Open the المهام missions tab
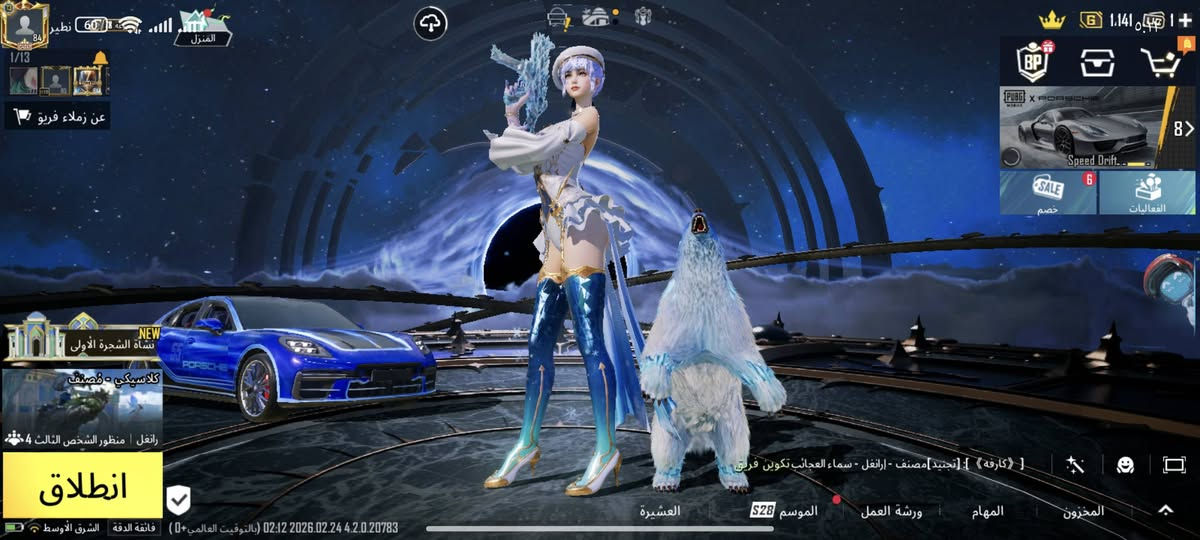 [988, 511]
